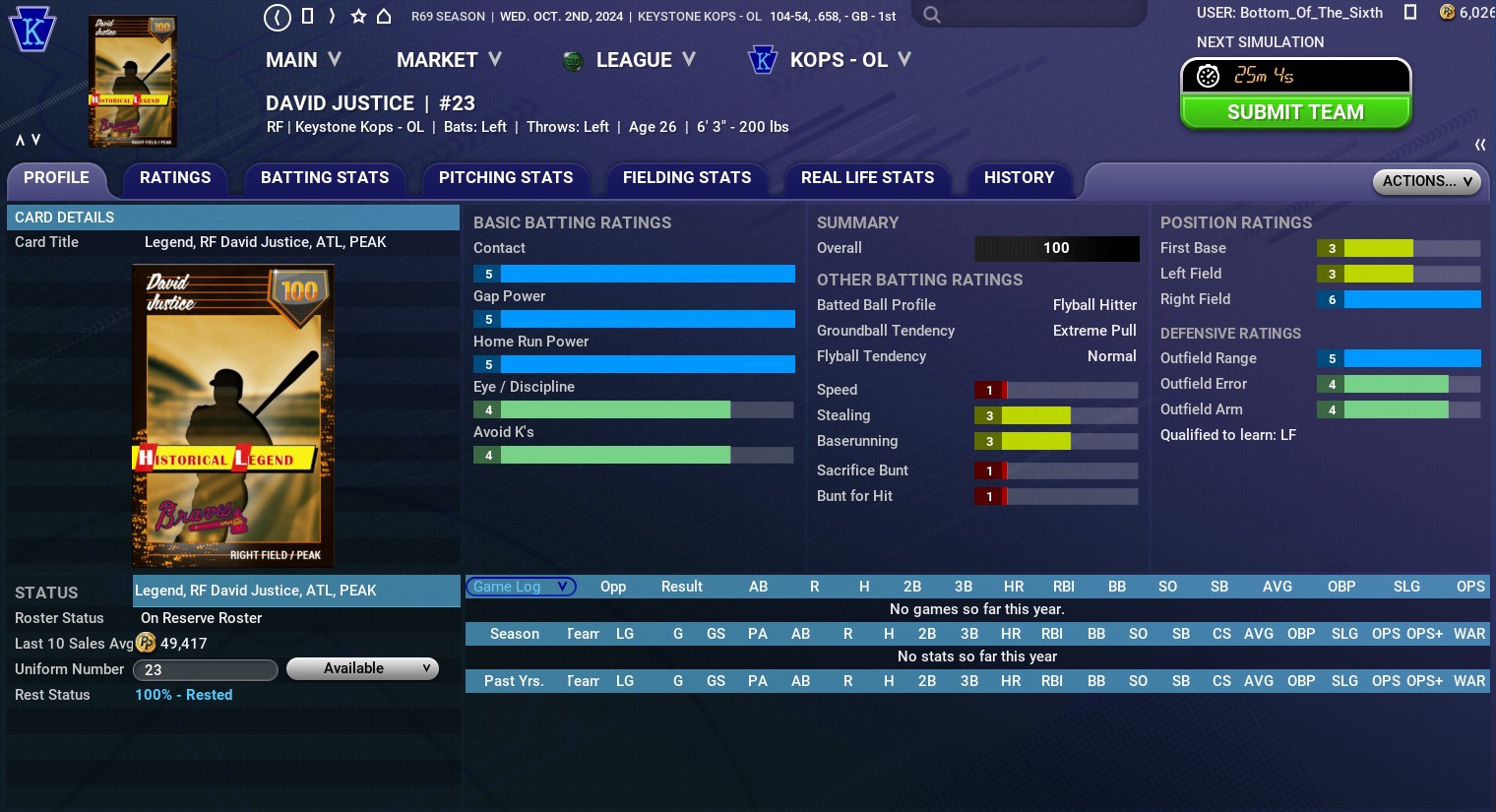Switch to the BATTING STATS tab

[x=325, y=178]
